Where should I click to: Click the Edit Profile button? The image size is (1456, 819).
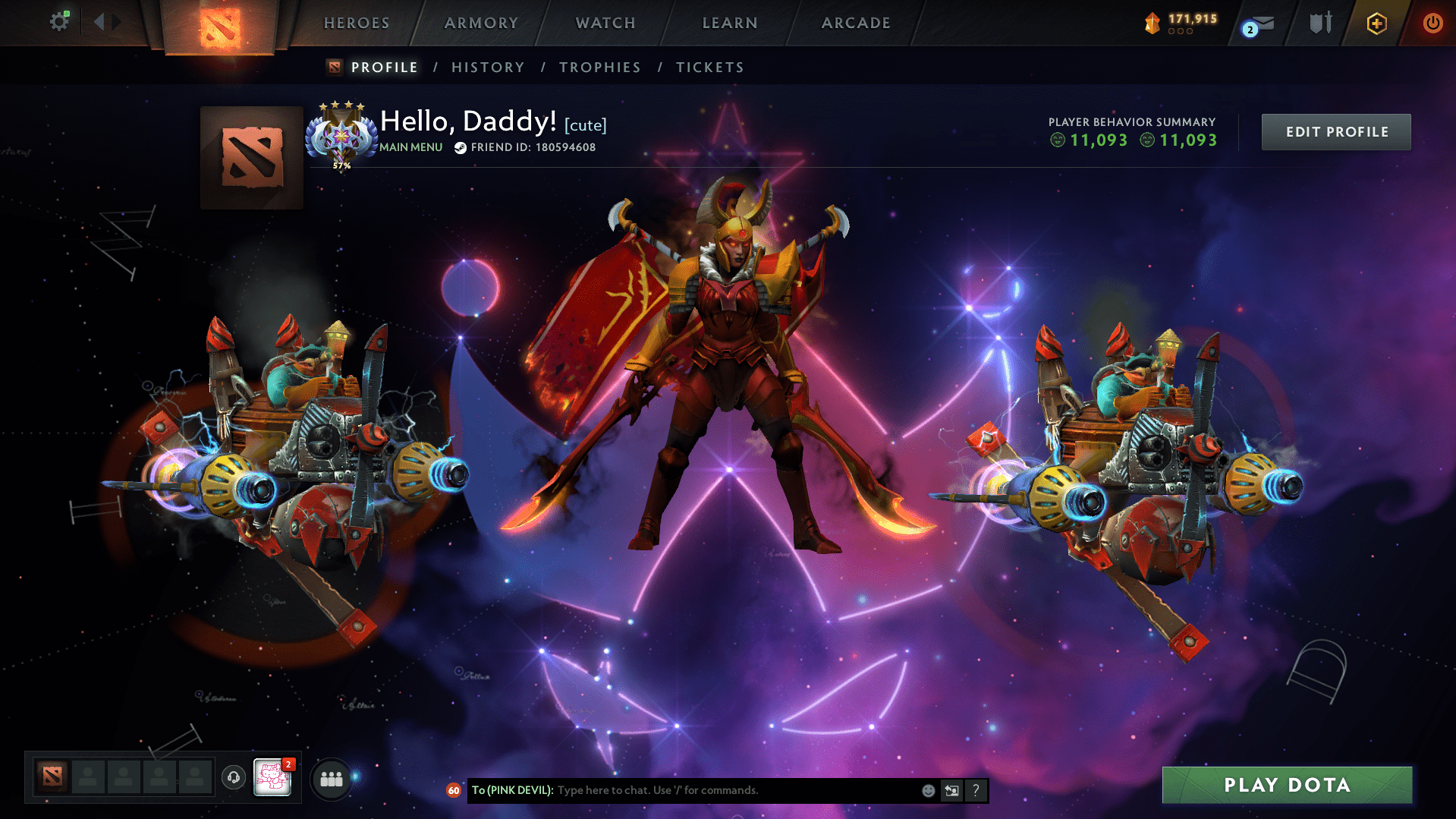[x=1335, y=131]
